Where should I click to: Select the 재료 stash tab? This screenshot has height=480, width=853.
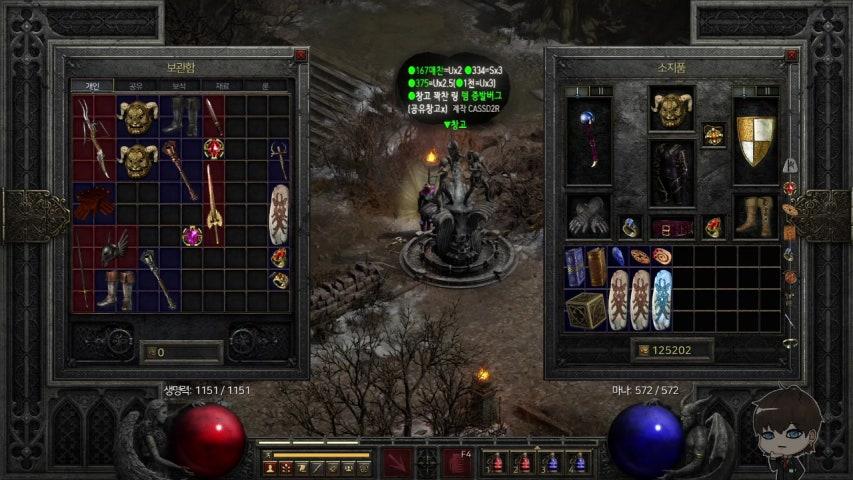click(x=224, y=86)
